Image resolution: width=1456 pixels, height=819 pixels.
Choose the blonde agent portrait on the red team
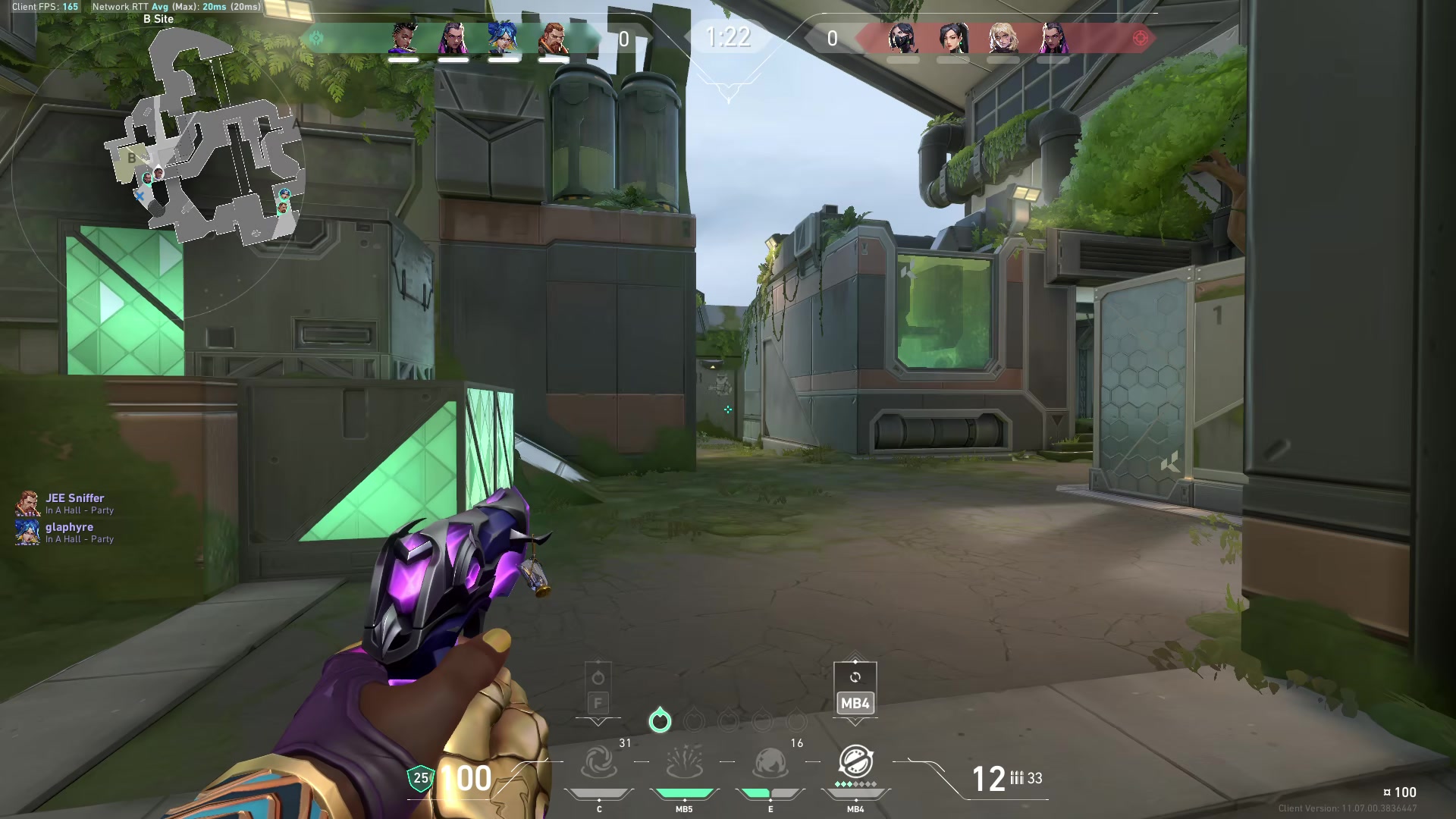(x=1003, y=38)
